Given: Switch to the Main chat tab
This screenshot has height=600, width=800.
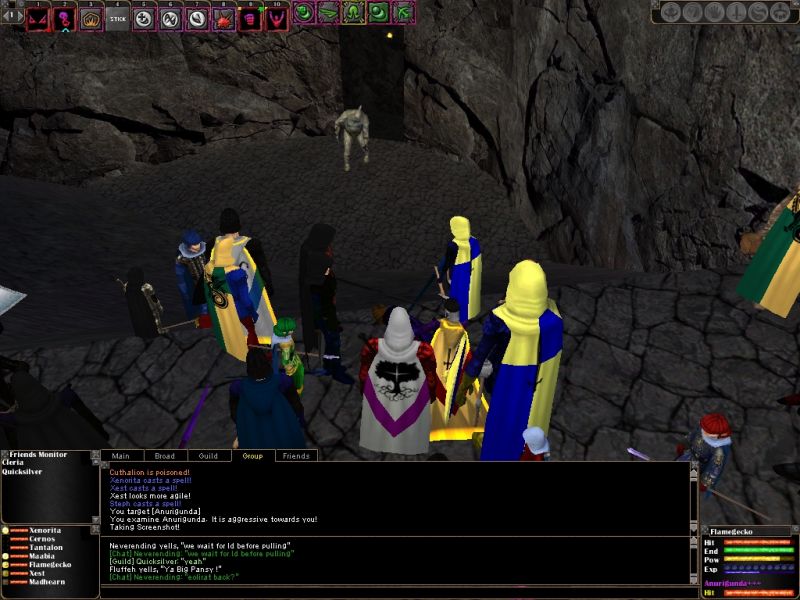Looking at the screenshot, I should tap(121, 456).
